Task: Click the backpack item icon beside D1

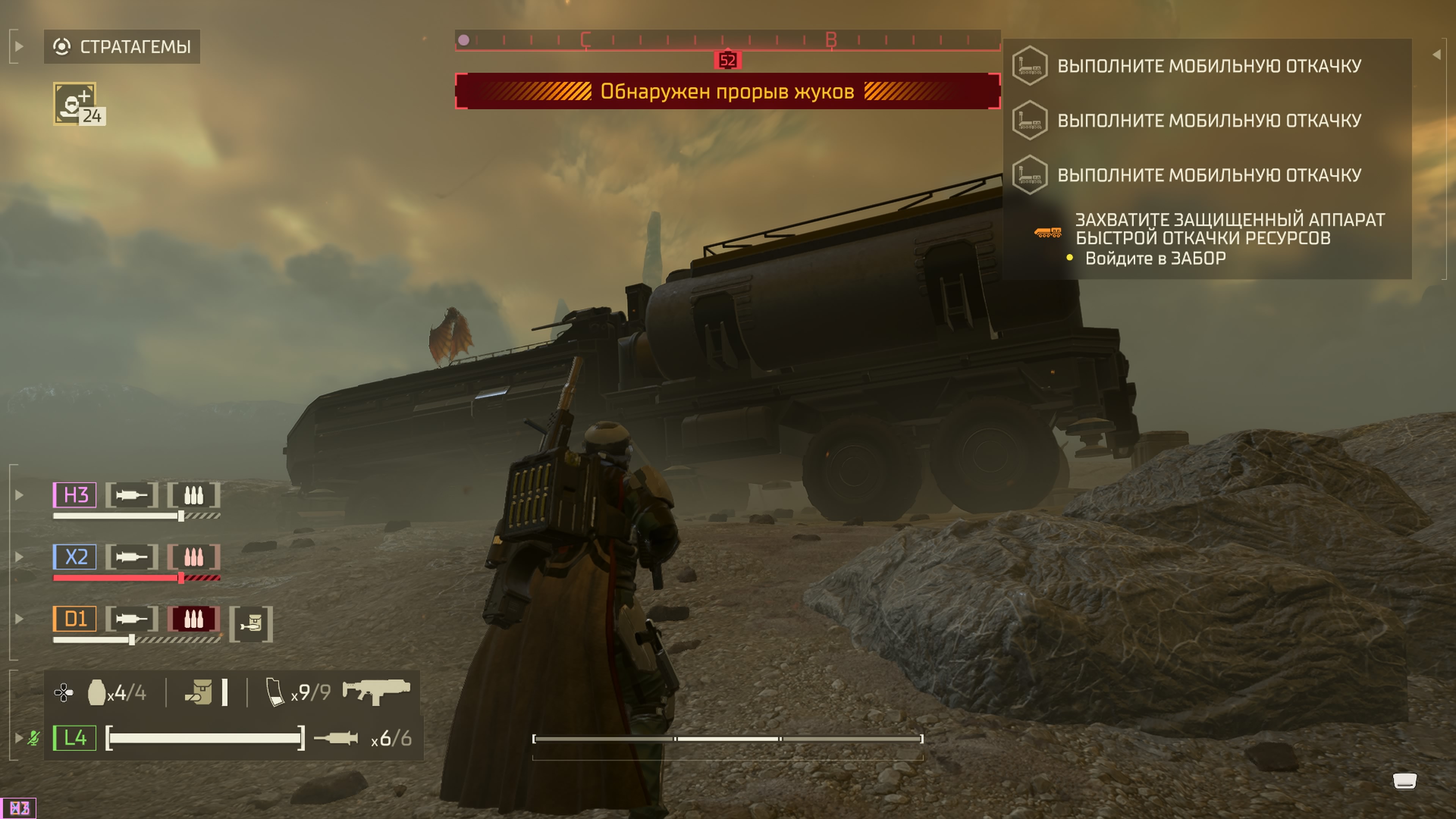Action: tap(251, 624)
